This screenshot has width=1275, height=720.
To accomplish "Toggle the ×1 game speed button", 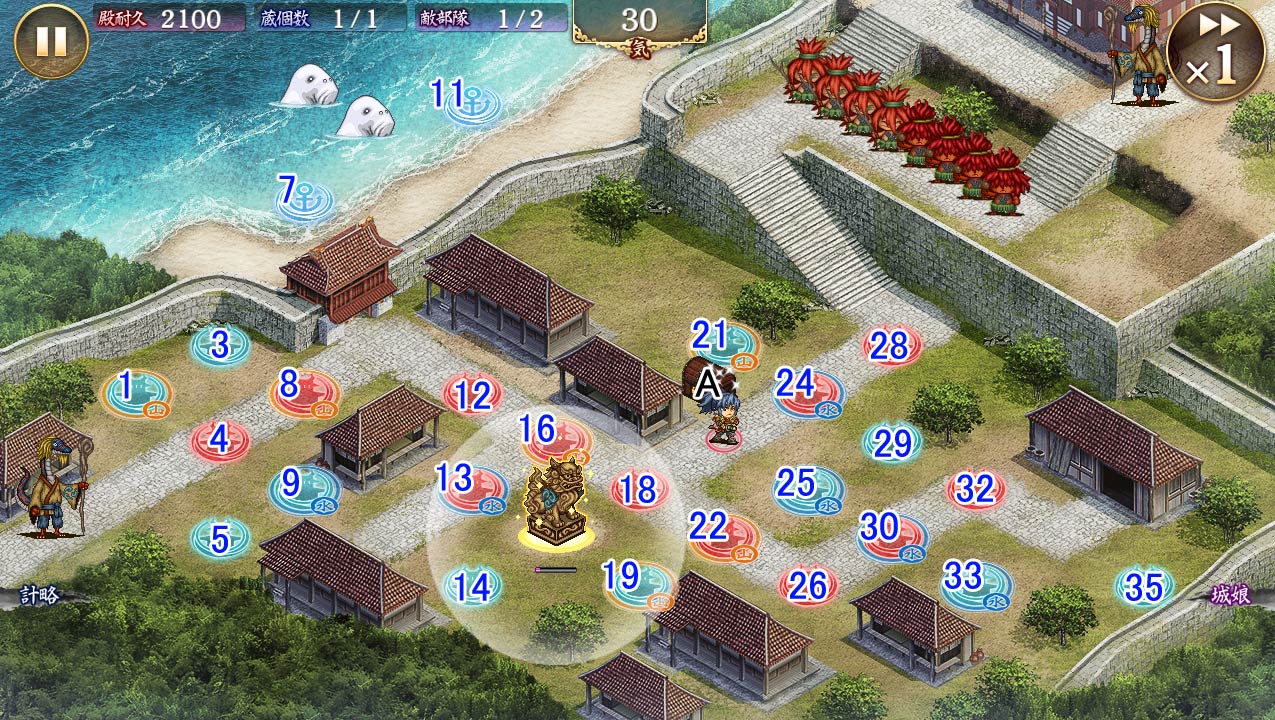I will coord(1215,51).
